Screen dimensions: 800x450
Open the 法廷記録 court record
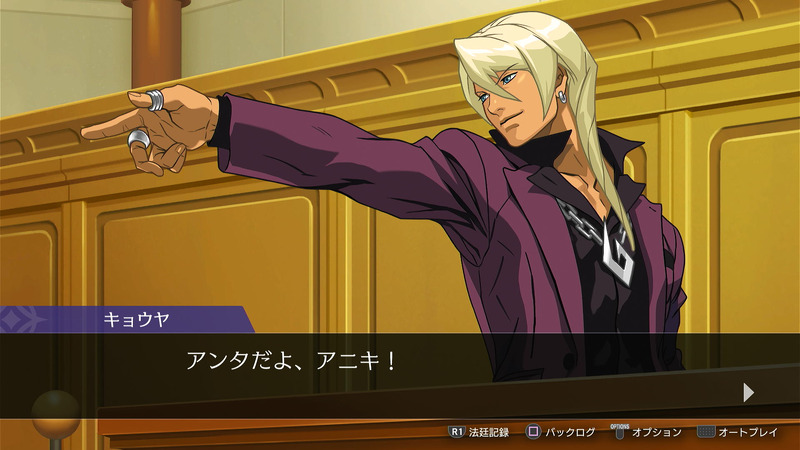[x=480, y=432]
